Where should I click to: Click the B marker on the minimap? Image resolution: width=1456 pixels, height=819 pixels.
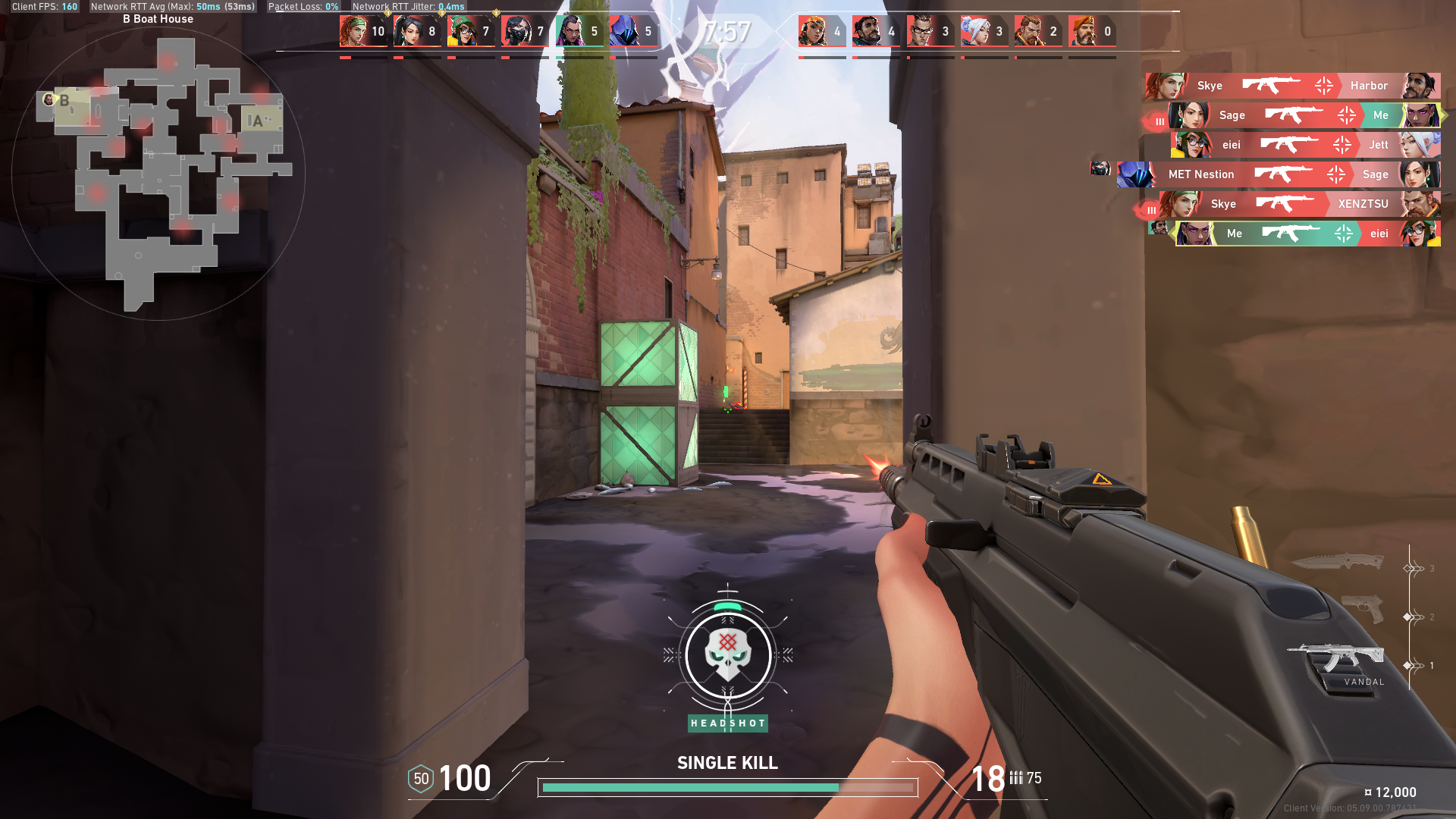coord(65,100)
